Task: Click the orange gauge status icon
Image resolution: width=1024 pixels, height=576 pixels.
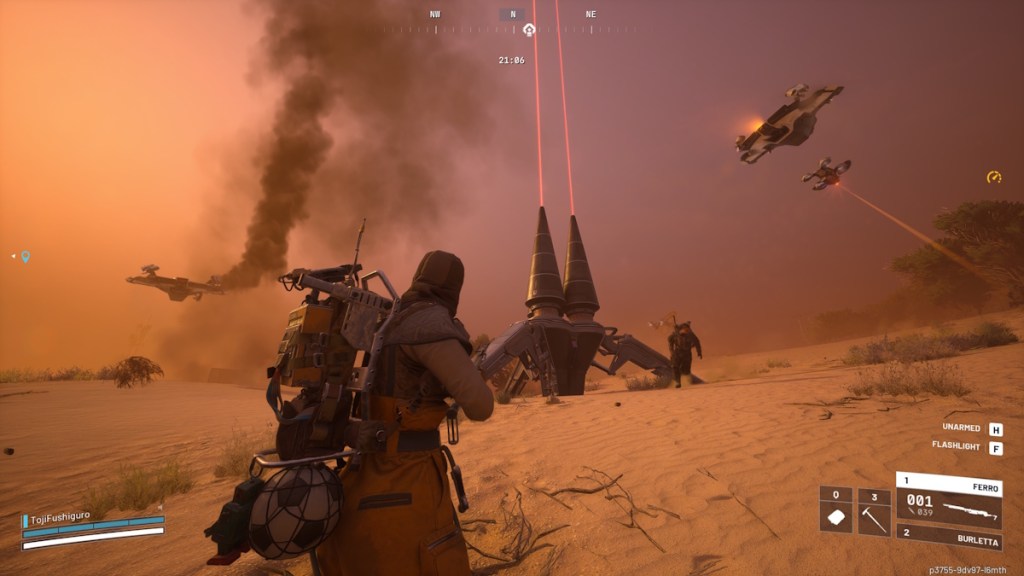Action: (x=993, y=177)
